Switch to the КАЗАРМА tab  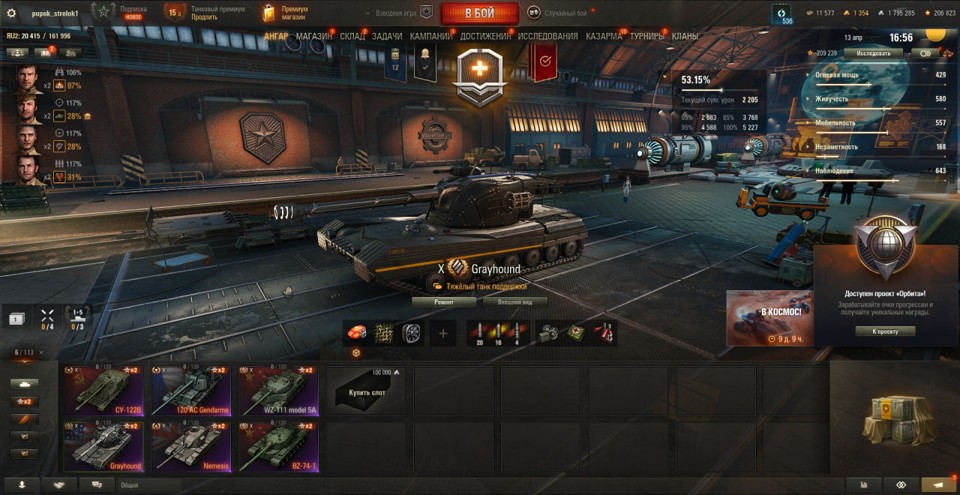(x=604, y=36)
